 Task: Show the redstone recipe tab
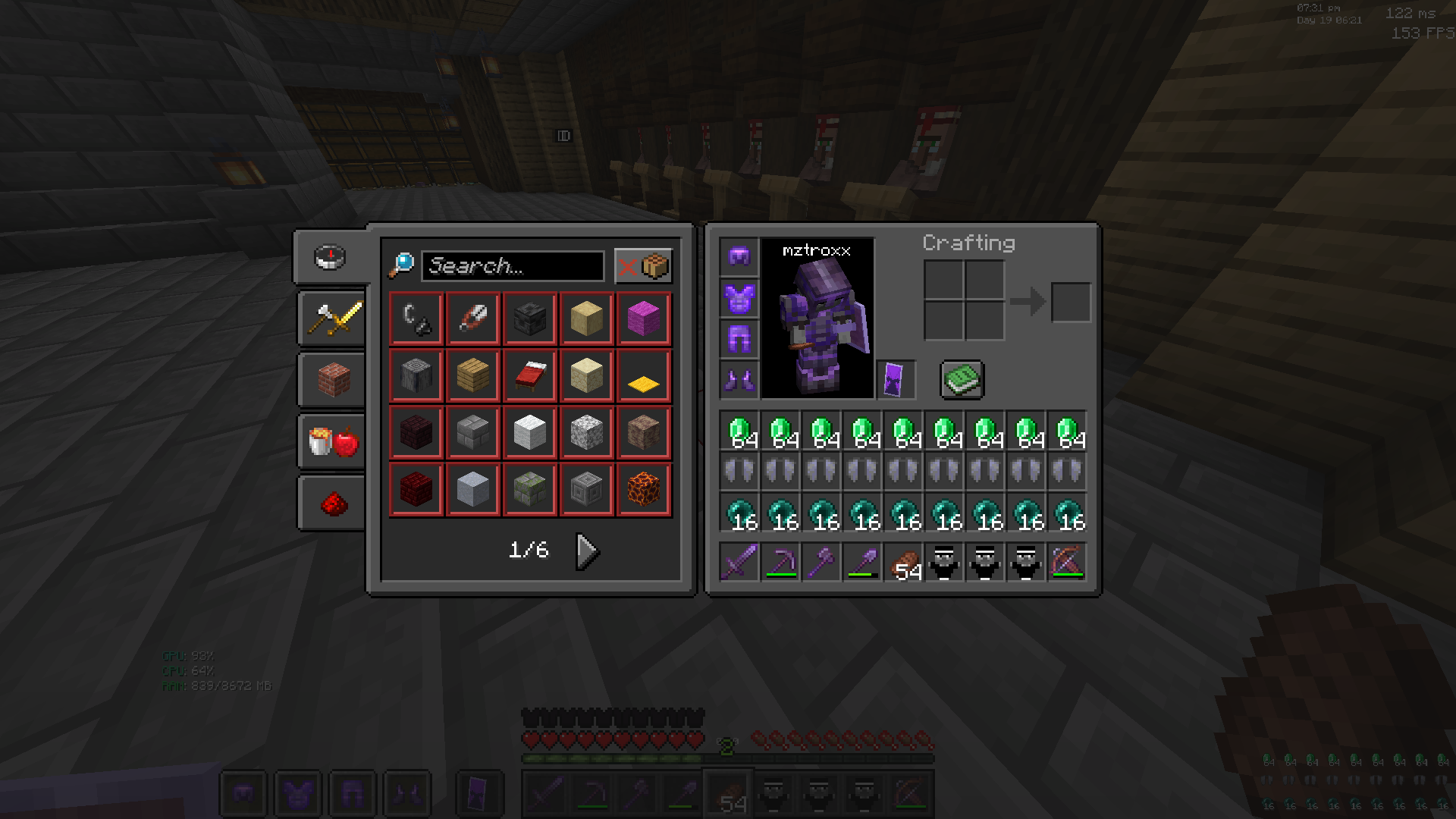click(334, 503)
